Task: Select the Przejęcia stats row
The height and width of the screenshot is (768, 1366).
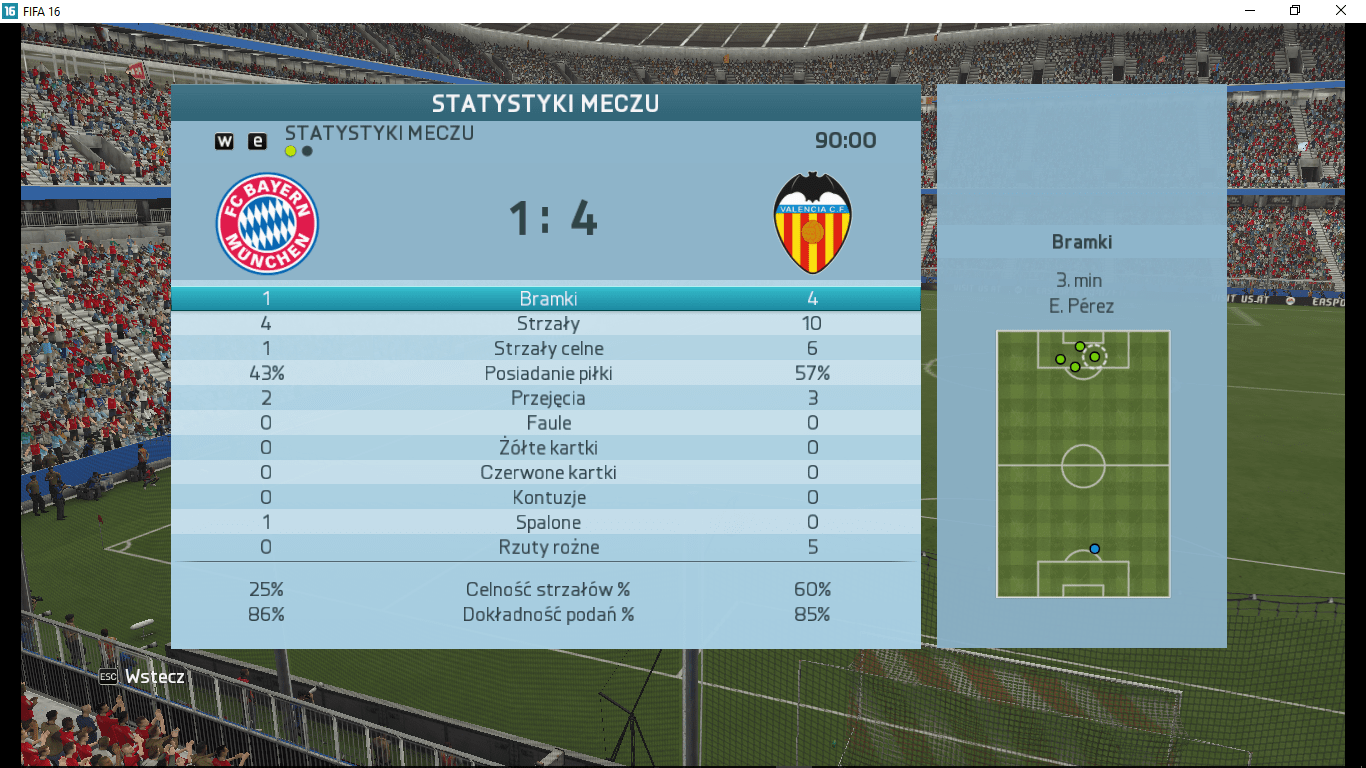Action: [x=547, y=399]
